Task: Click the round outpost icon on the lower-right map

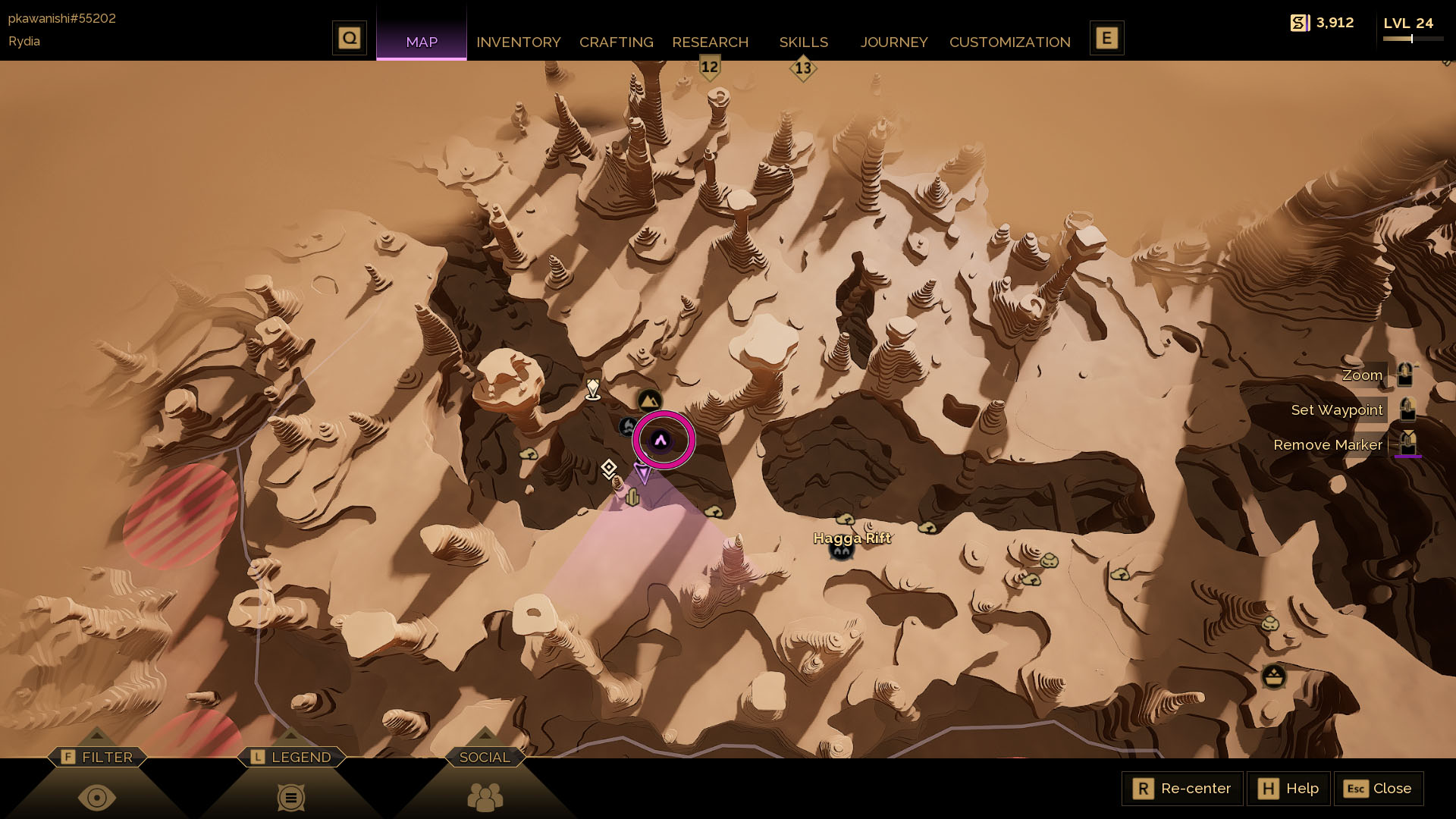Action: click(1273, 675)
